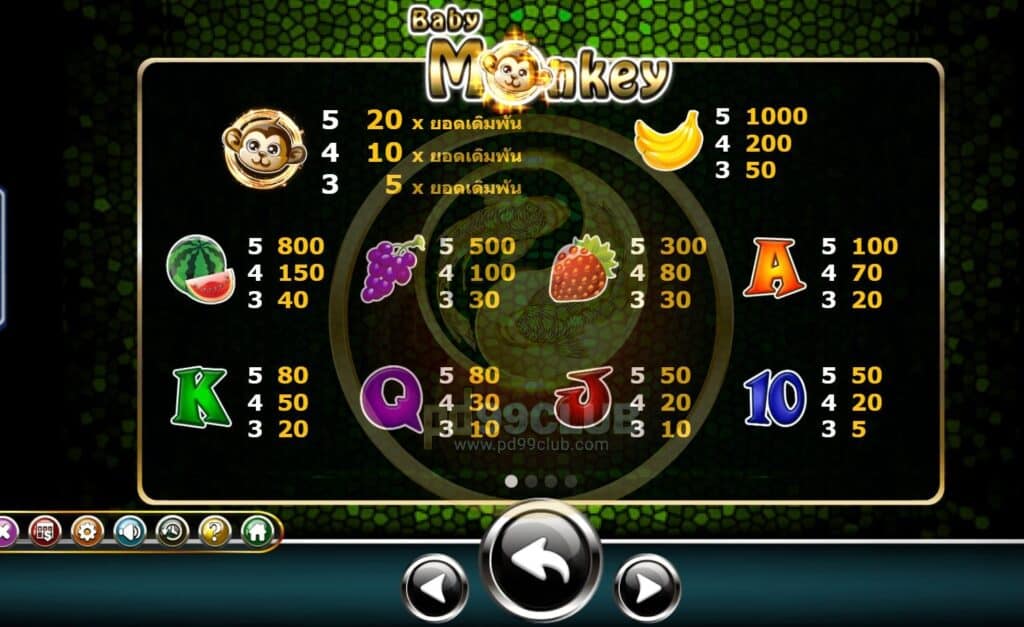
Task: Show the next paytable page
Action: click(x=647, y=588)
